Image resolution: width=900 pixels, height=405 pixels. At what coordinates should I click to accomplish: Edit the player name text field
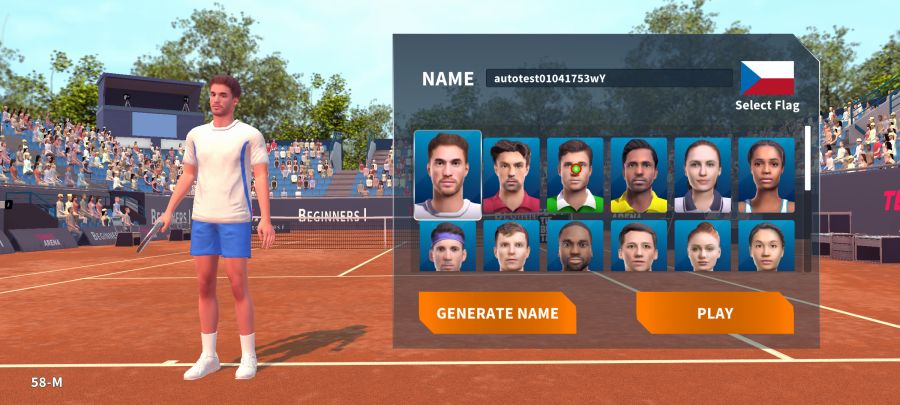[x=609, y=78]
